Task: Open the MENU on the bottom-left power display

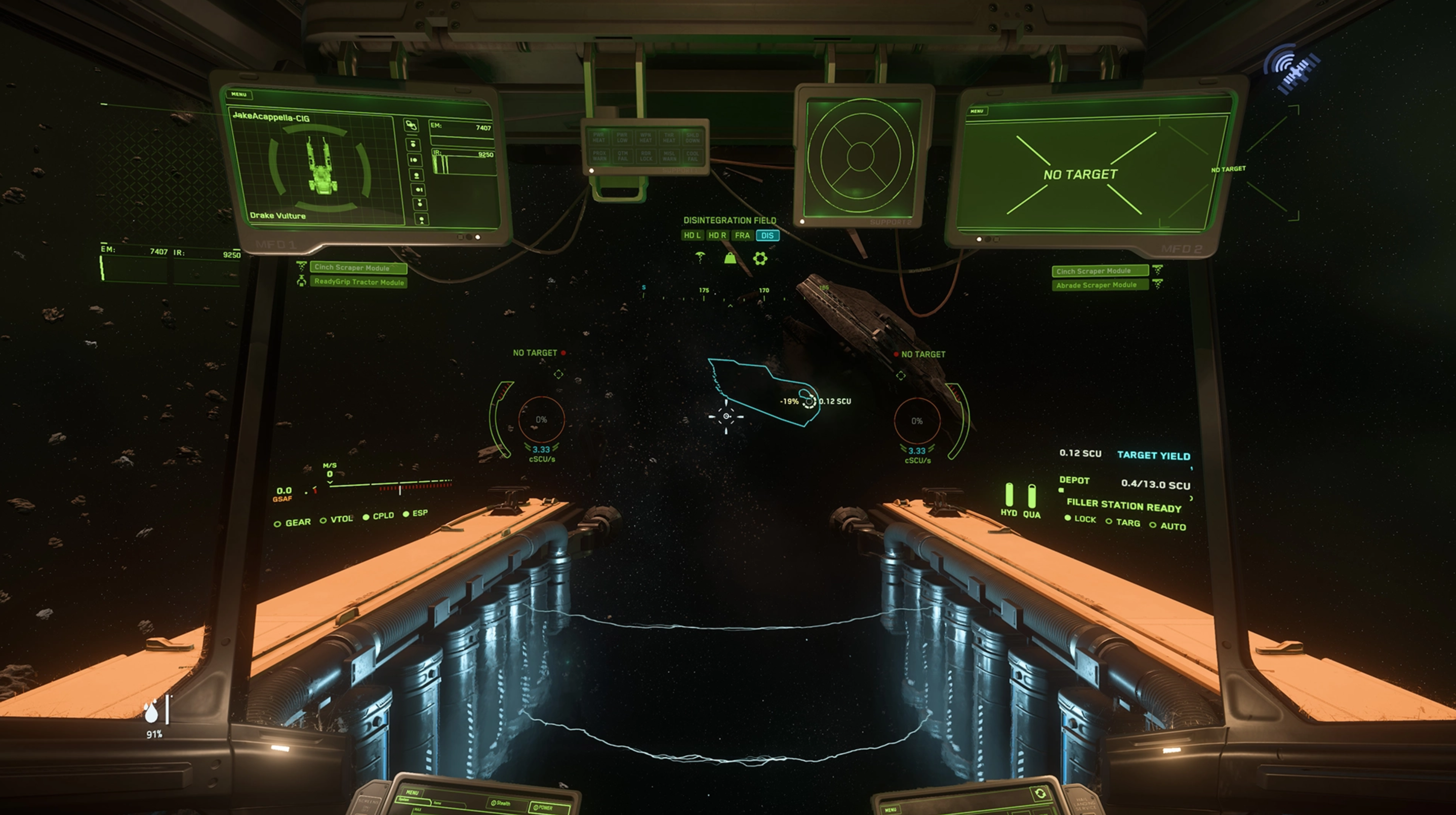Action: (x=412, y=792)
